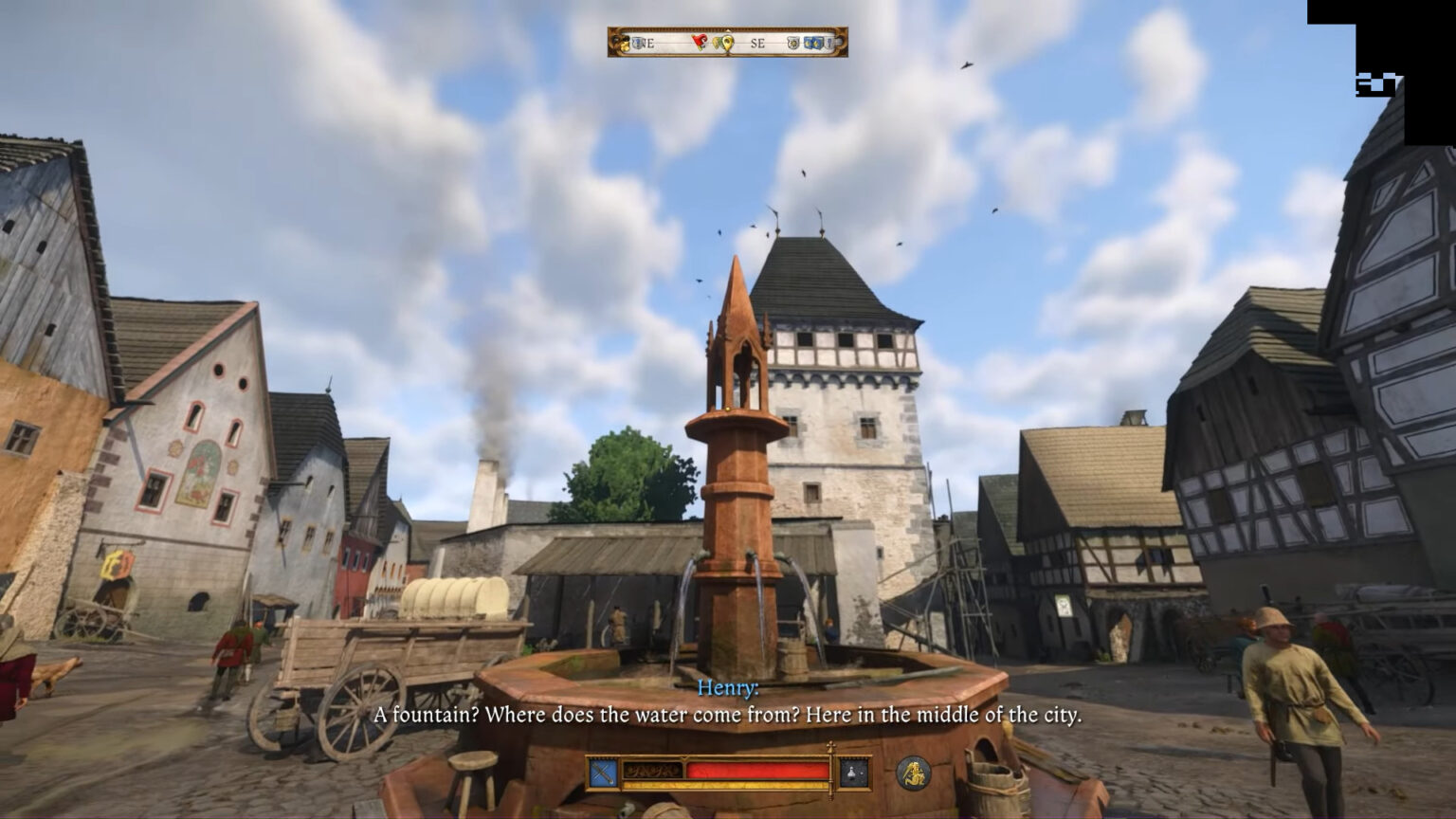Click the blue twin-shield crest on the compass
This screenshot has height=819, width=1456.
(813, 43)
